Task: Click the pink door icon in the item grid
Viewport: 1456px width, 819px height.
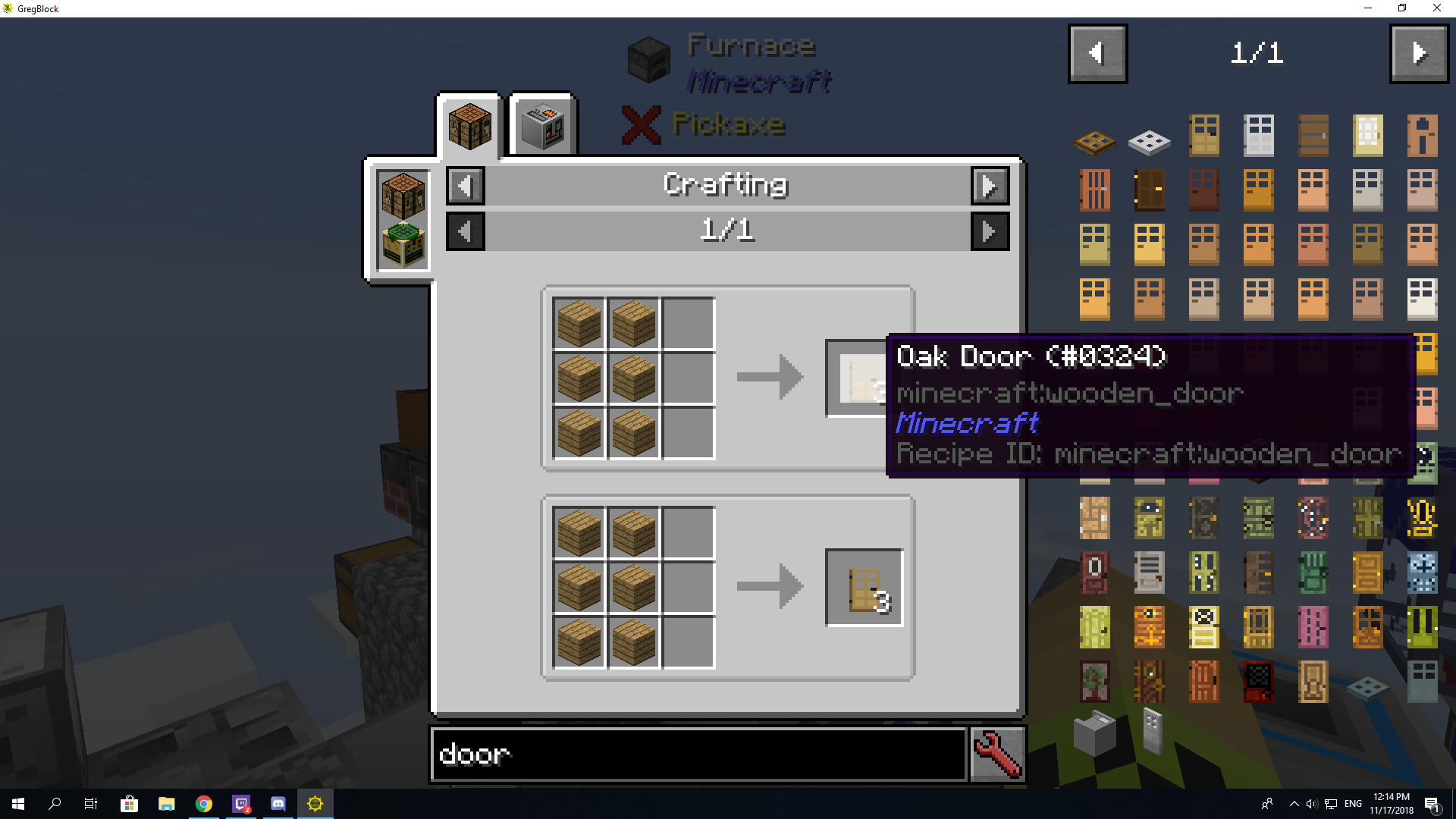Action: point(1313,627)
